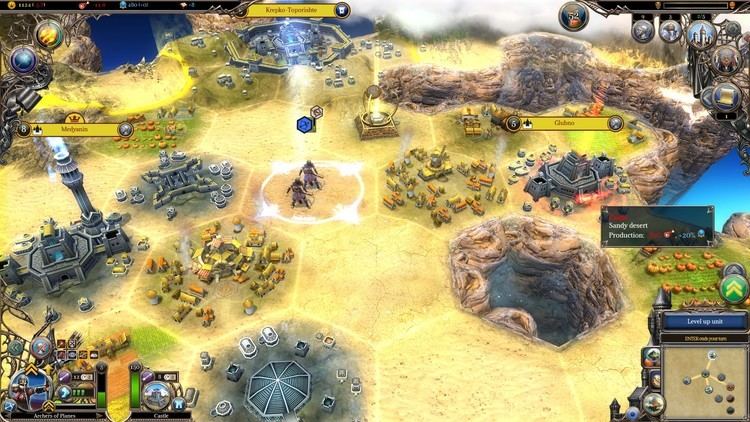Select the blue hexagon unit marker
750x422 pixels.
[x=304, y=124]
